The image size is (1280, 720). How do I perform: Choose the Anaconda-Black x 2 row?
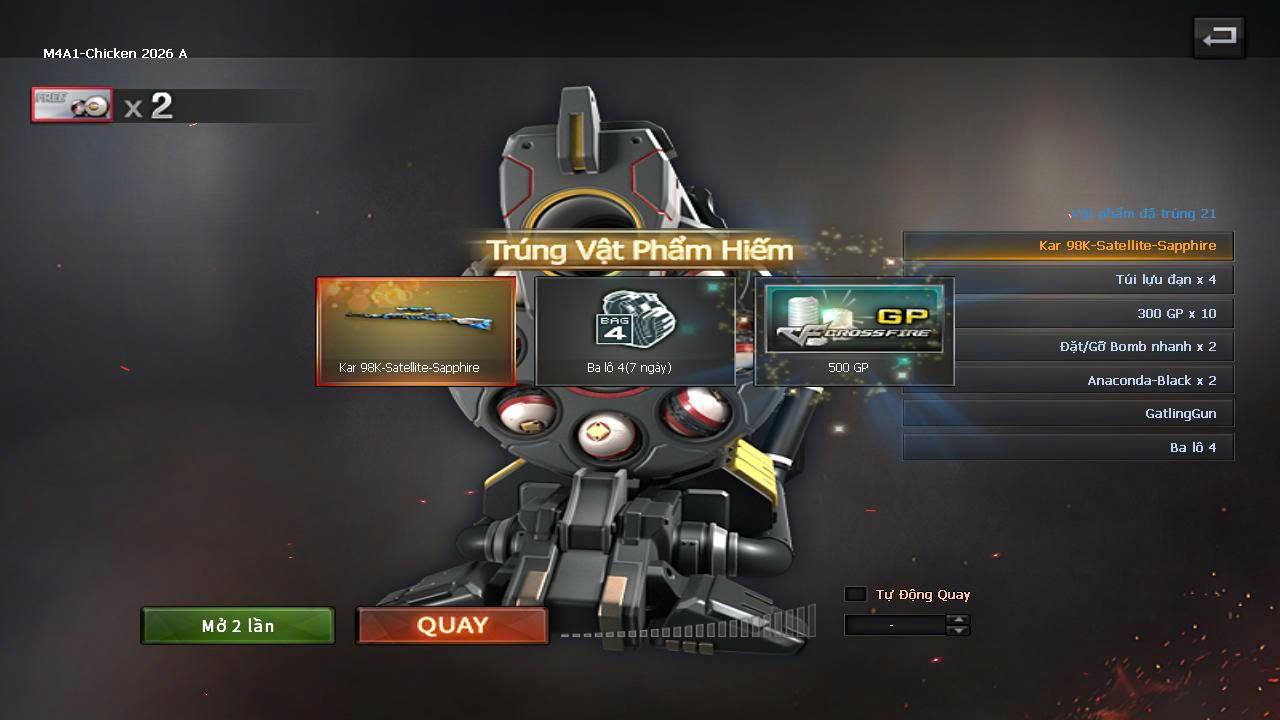pyautogui.click(x=1068, y=380)
